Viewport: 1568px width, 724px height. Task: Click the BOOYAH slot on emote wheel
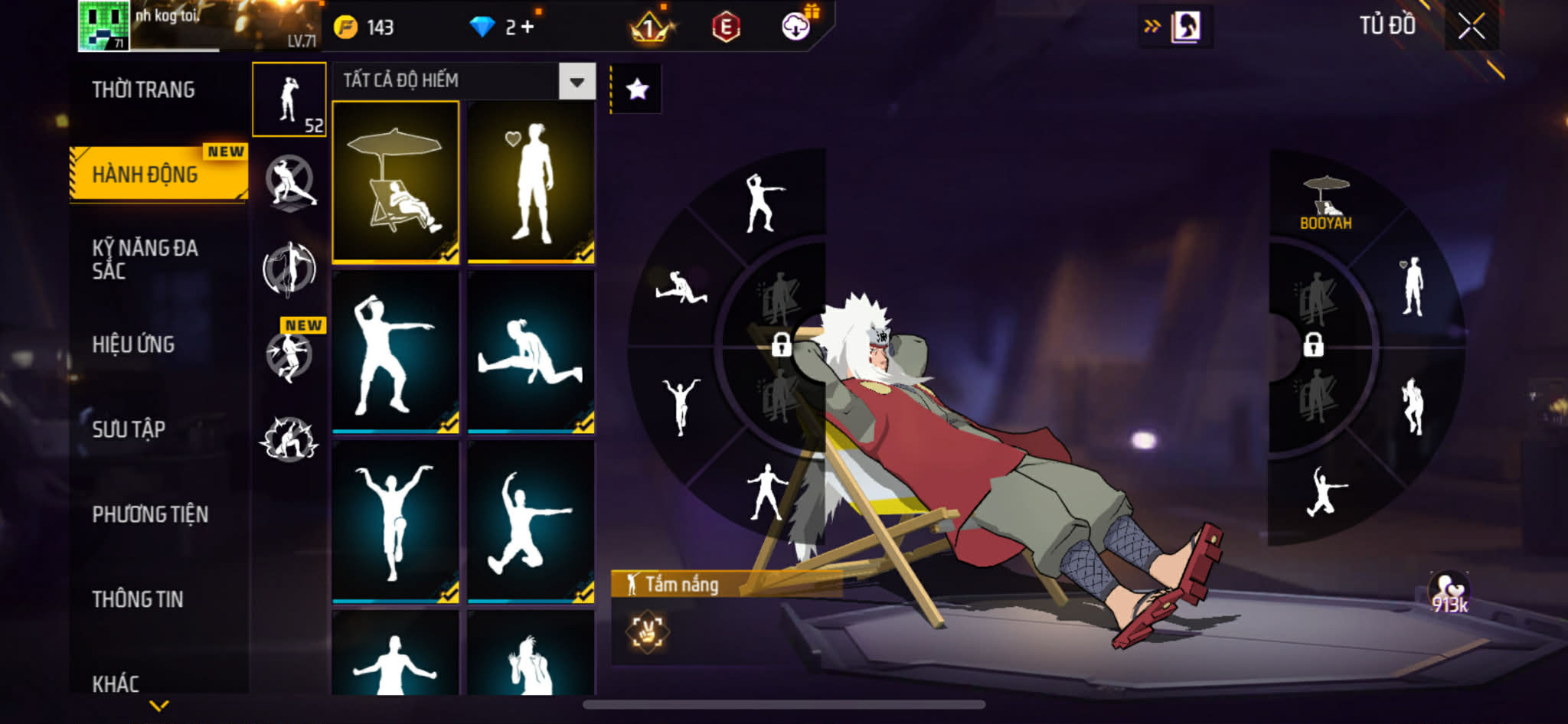pos(1326,203)
